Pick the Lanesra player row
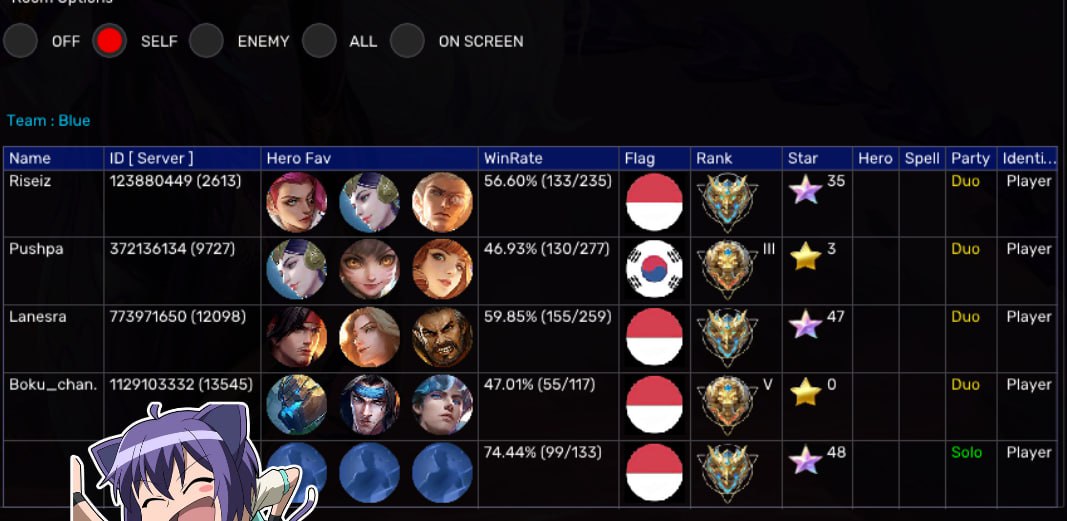Image resolution: width=1067 pixels, height=521 pixels. (x=38, y=317)
